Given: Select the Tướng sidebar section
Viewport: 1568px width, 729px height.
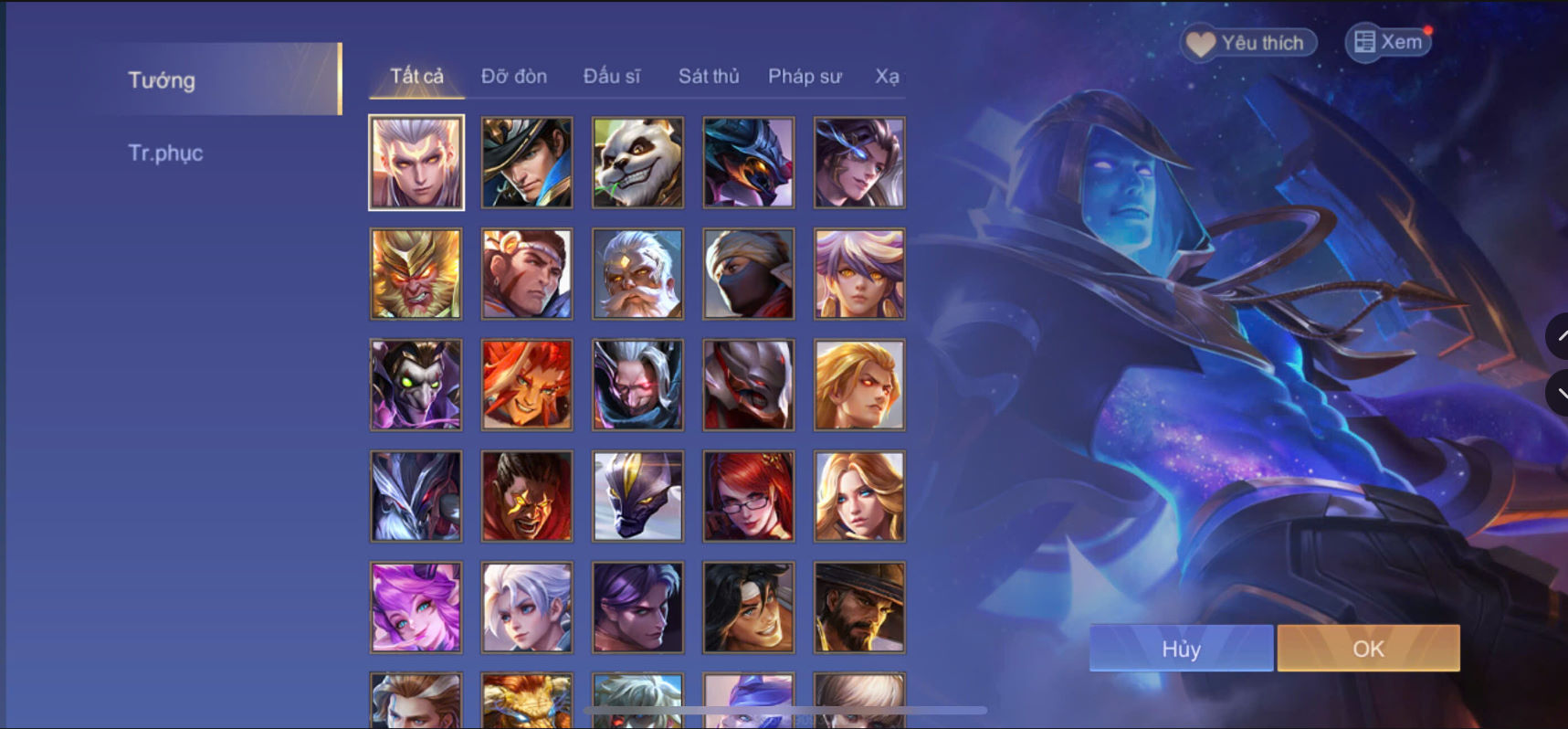Looking at the screenshot, I should tap(161, 80).
